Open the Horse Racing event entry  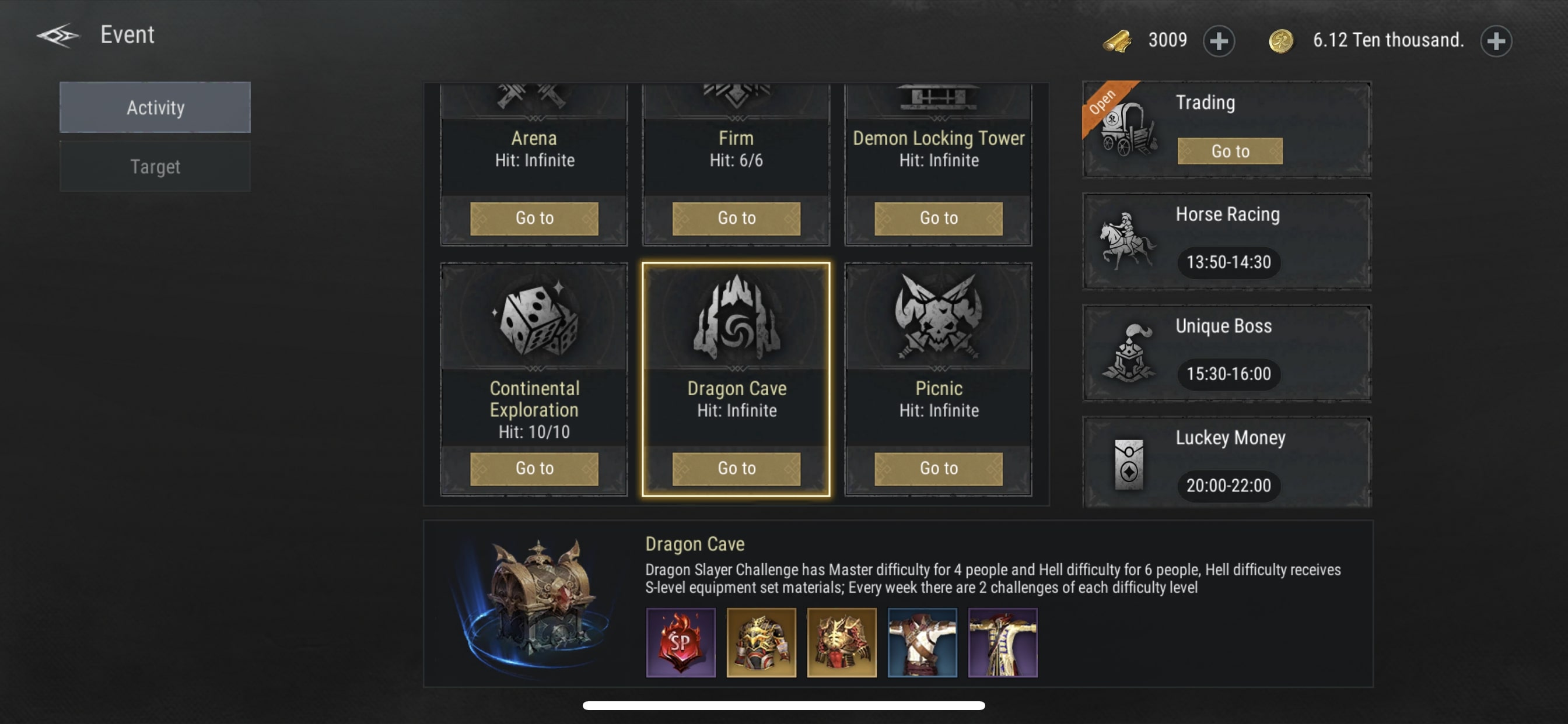click(x=1226, y=241)
